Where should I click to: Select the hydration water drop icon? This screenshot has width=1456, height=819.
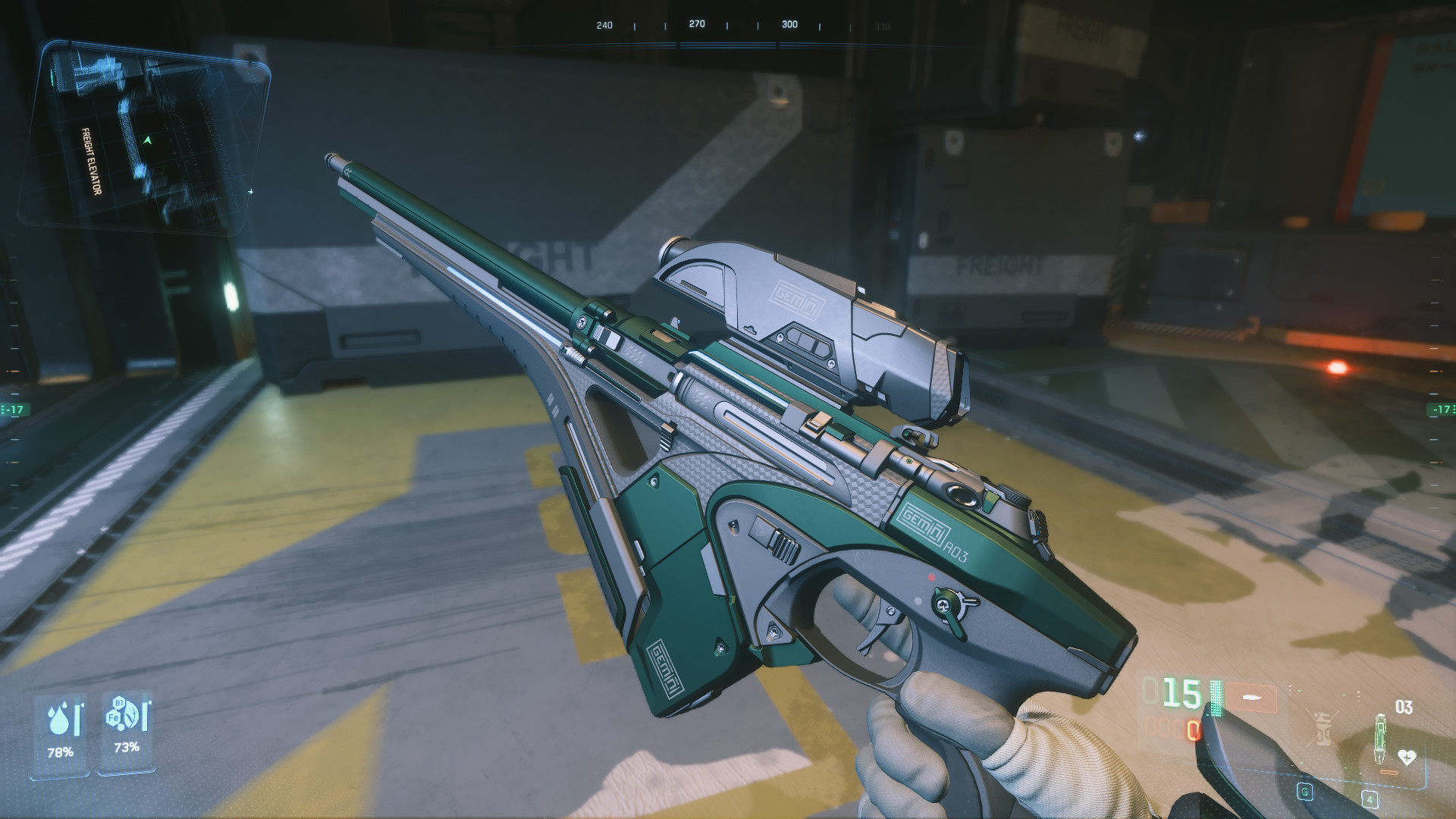58,718
